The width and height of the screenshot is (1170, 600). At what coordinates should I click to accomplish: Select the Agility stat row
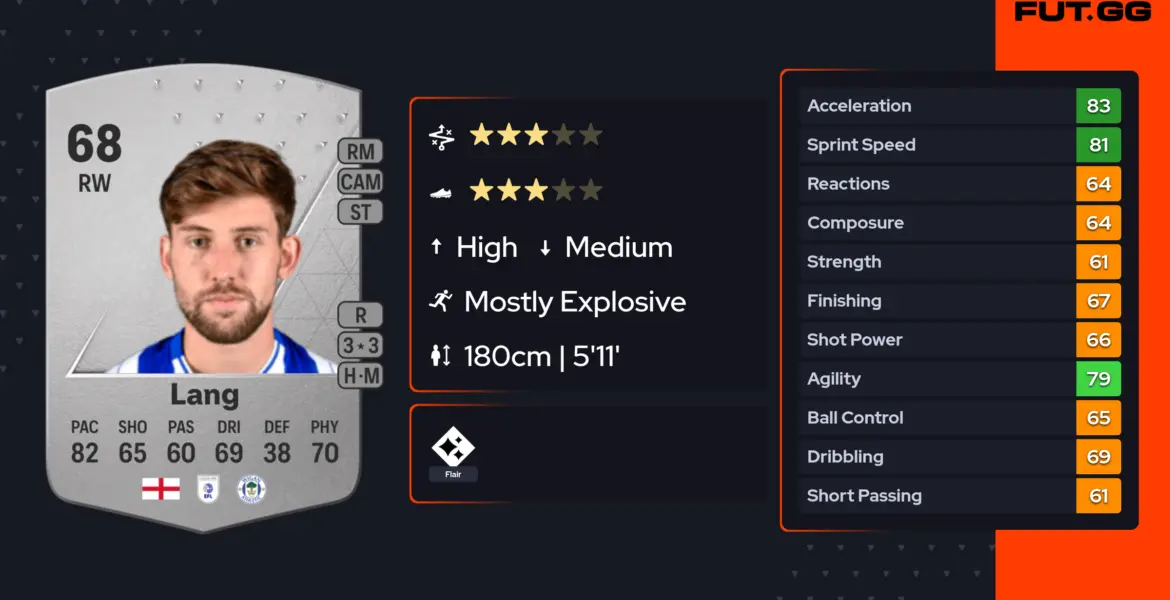(x=960, y=379)
